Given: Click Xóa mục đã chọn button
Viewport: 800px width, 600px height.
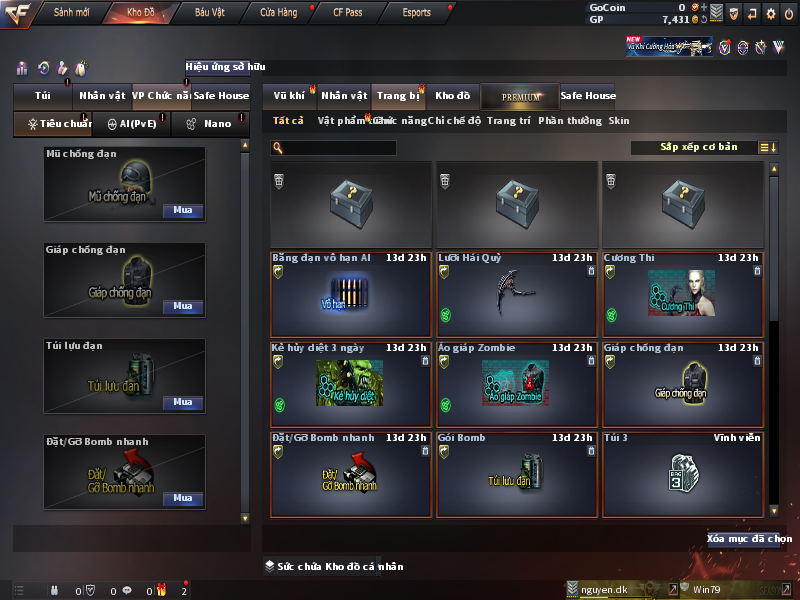Looking at the screenshot, I should 749,539.
